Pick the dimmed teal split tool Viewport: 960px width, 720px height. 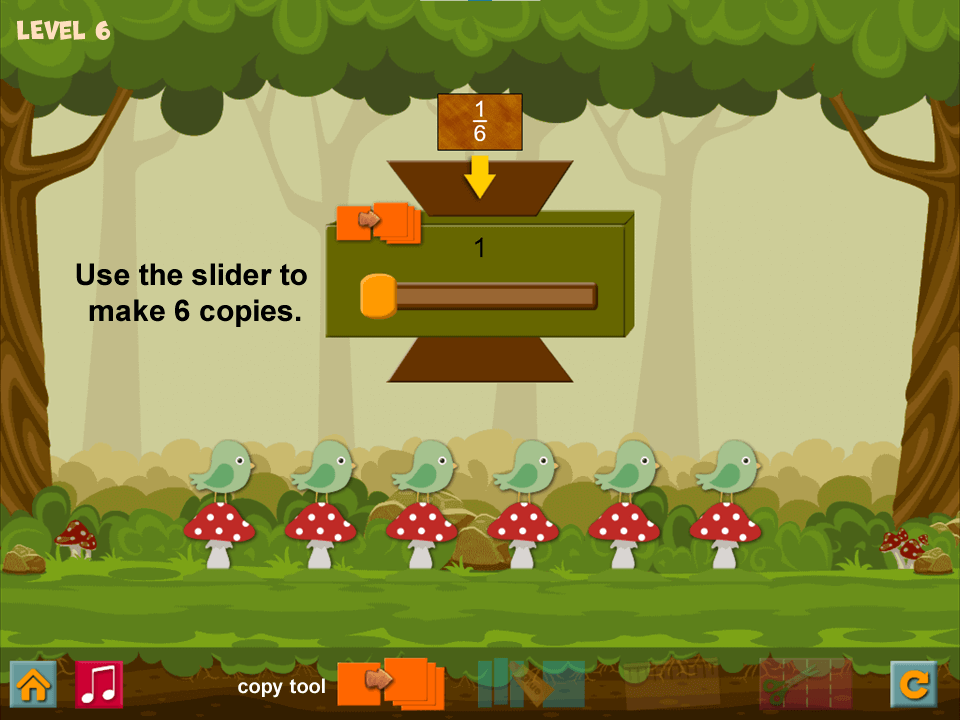click(x=531, y=684)
